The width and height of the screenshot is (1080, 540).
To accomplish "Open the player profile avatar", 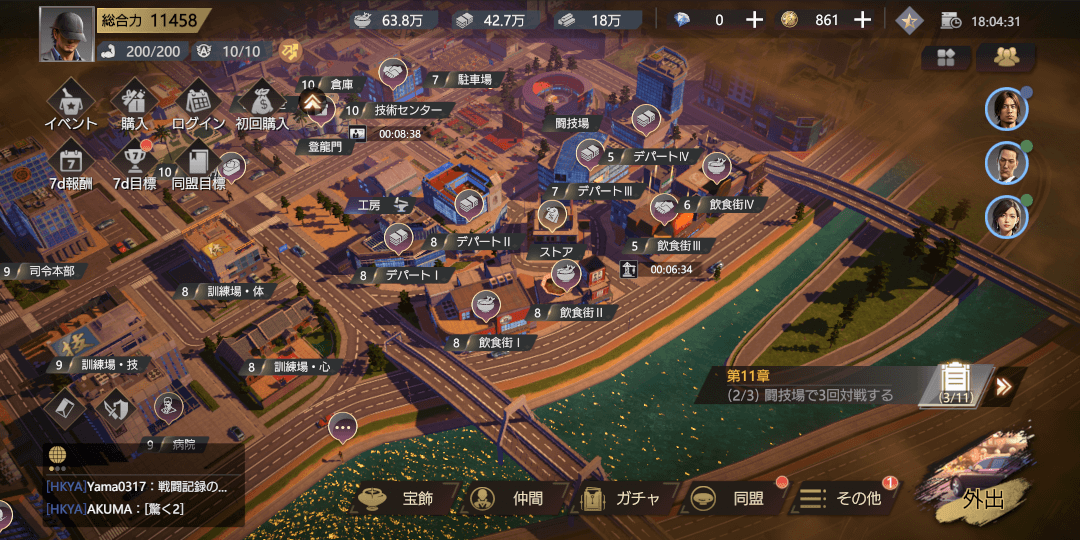I will click(67, 34).
